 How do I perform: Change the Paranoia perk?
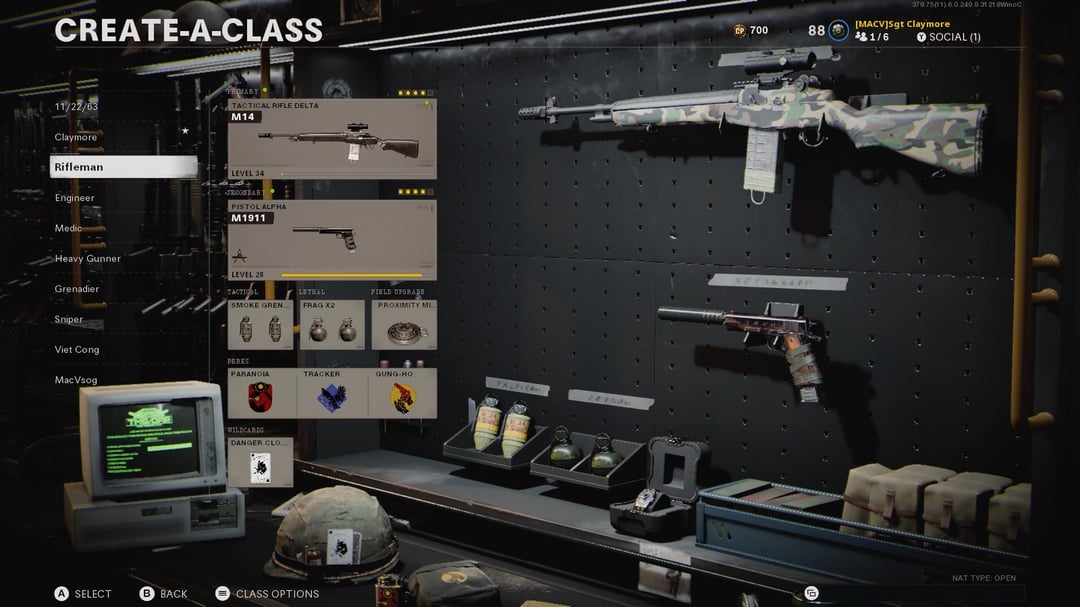261,393
